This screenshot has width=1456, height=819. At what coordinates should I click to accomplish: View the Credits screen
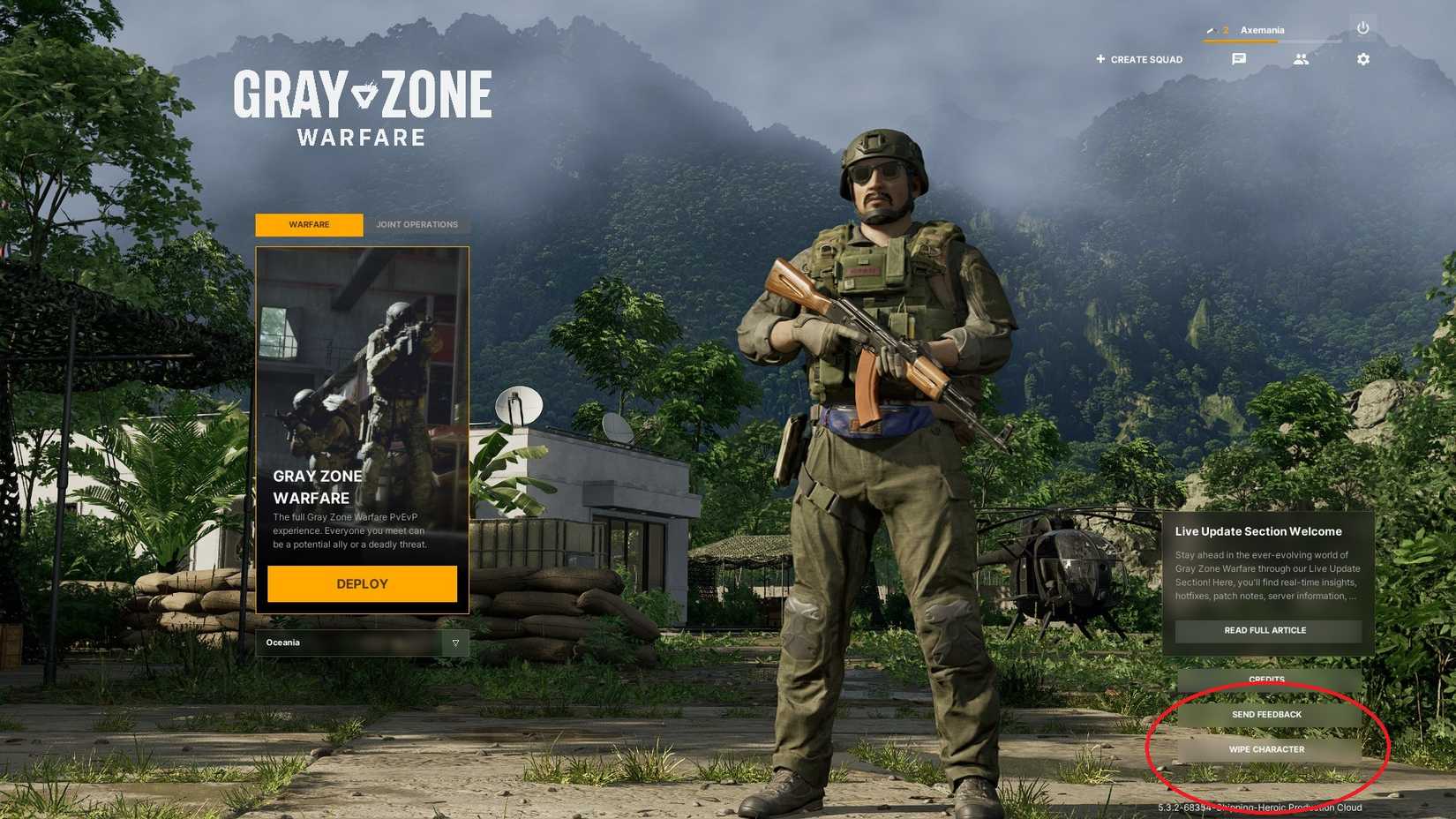pyautogui.click(x=1268, y=679)
